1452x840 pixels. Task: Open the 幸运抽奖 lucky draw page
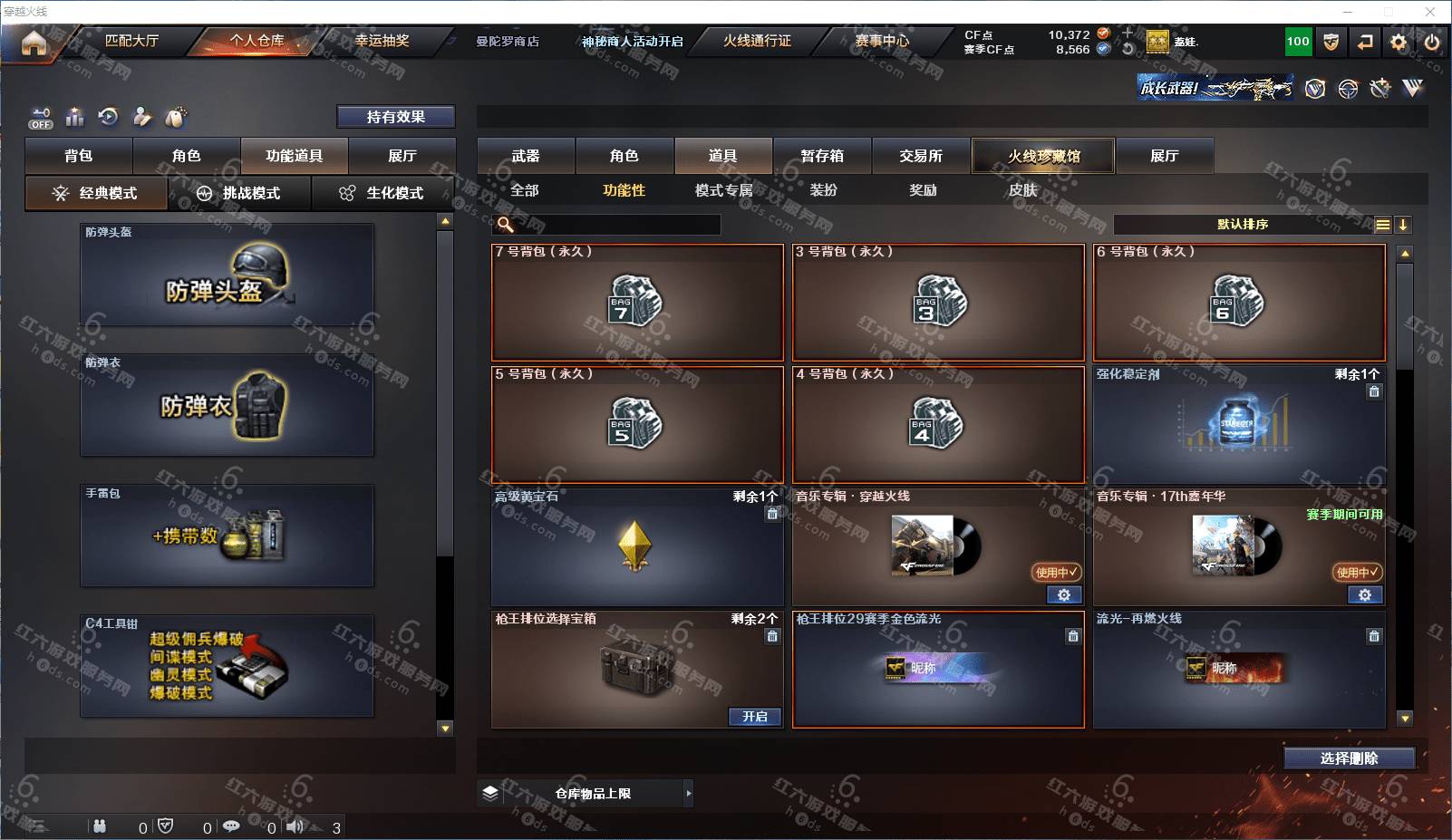[x=382, y=41]
